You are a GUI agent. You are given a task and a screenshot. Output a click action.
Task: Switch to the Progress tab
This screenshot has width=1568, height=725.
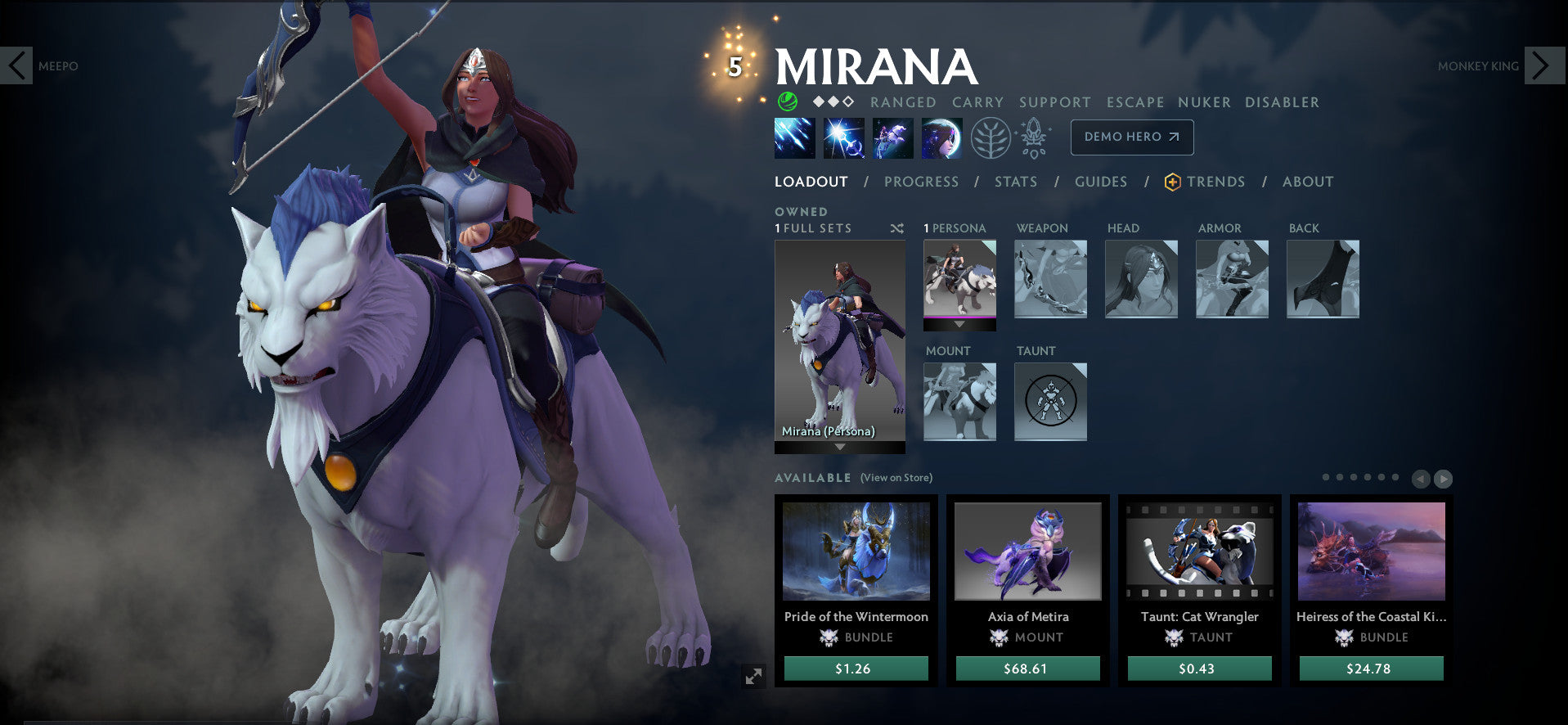point(920,182)
